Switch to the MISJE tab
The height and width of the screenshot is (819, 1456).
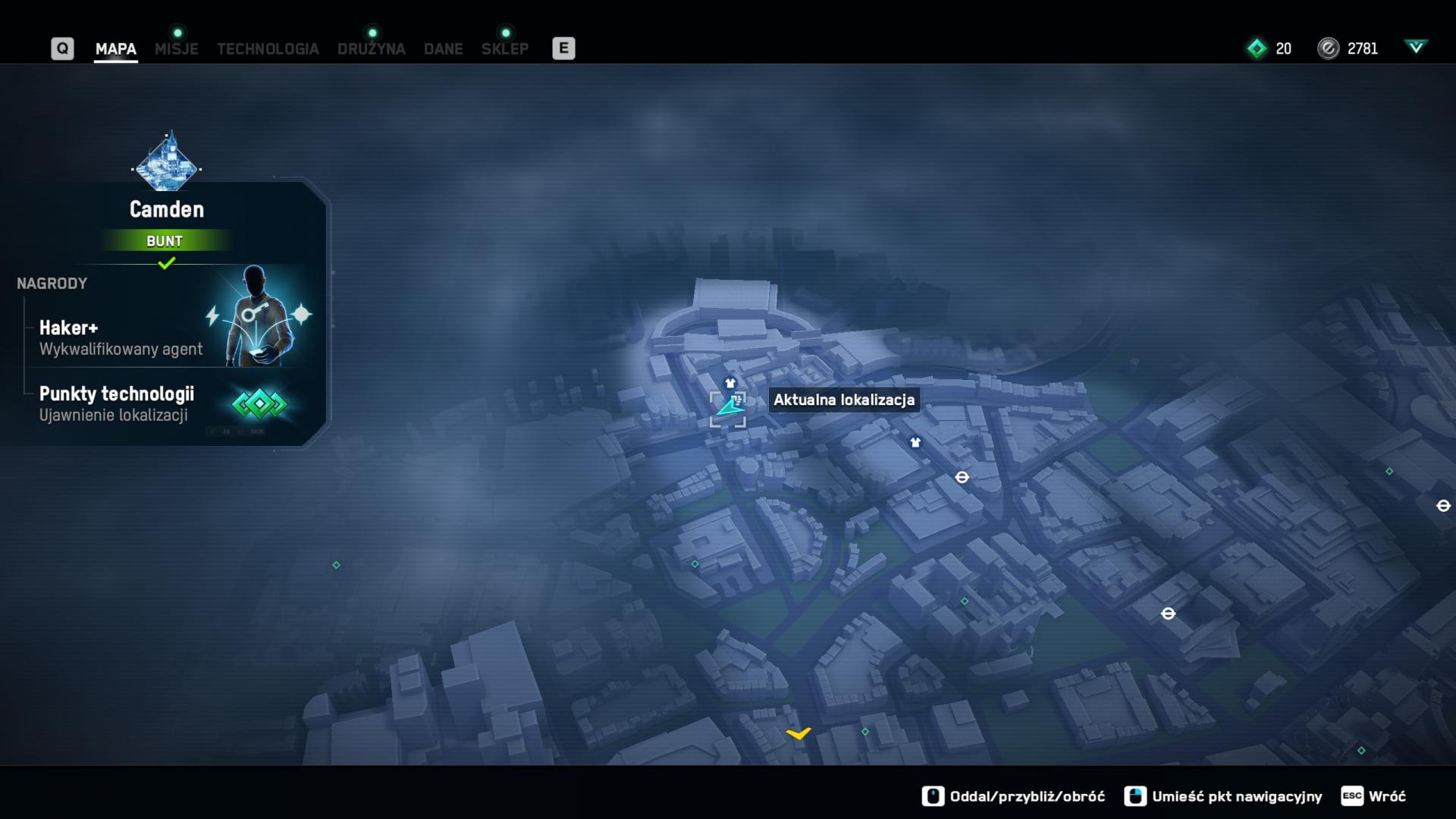tap(176, 49)
